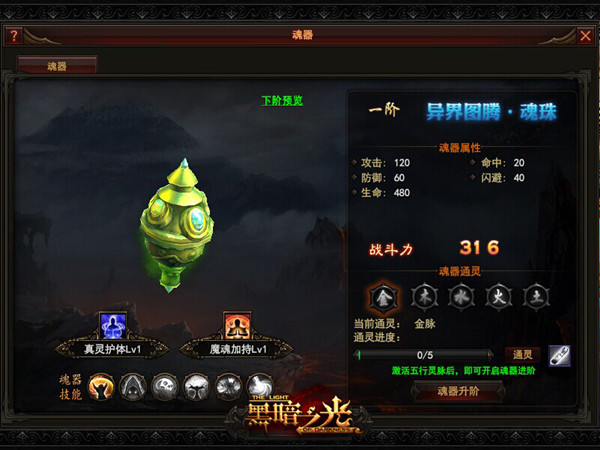
Task: Select the 水 element vein icon
Action: click(459, 296)
